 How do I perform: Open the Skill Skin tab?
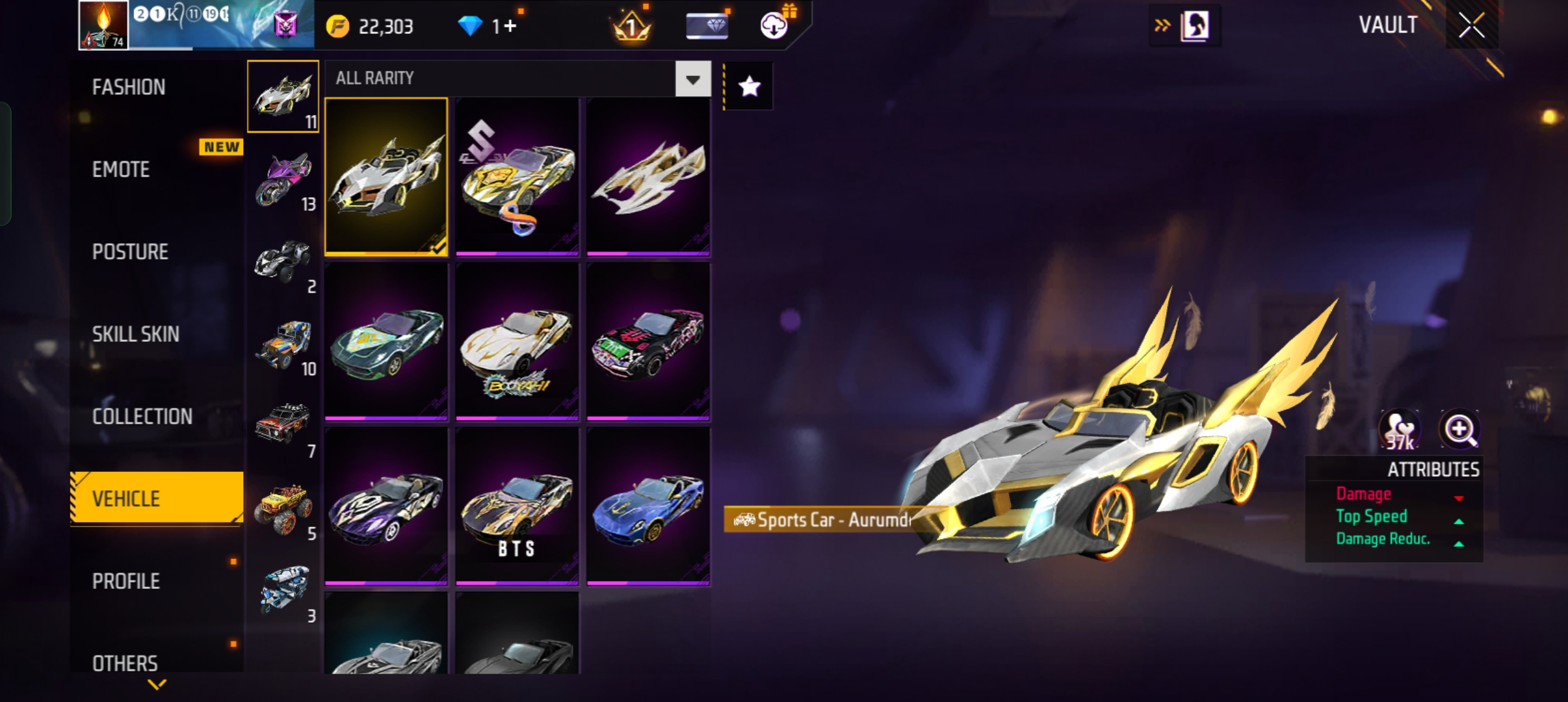click(135, 334)
